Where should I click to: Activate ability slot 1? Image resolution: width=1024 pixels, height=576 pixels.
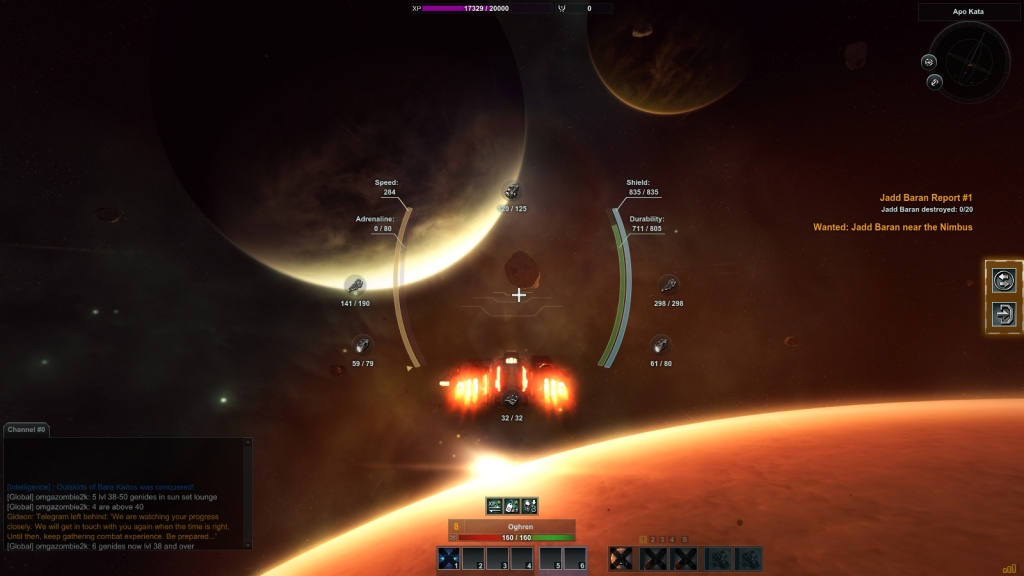point(448,559)
